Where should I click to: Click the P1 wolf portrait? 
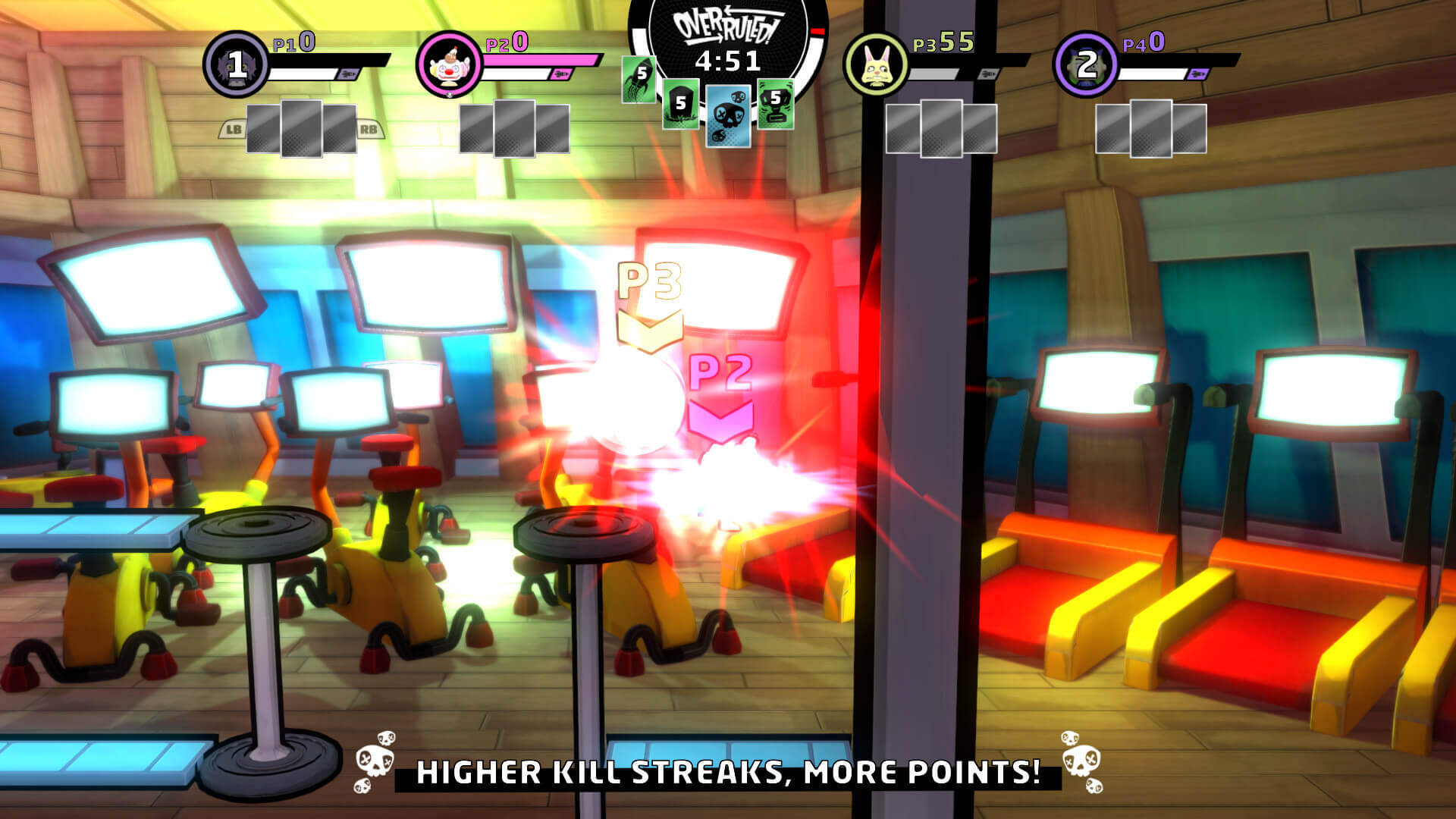[x=236, y=64]
